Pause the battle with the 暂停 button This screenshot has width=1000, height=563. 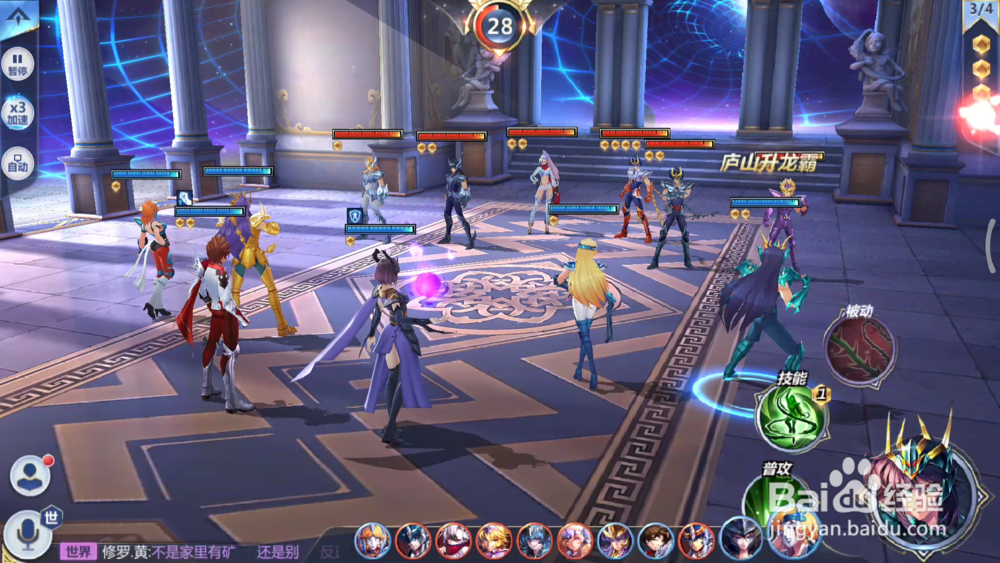click(19, 63)
